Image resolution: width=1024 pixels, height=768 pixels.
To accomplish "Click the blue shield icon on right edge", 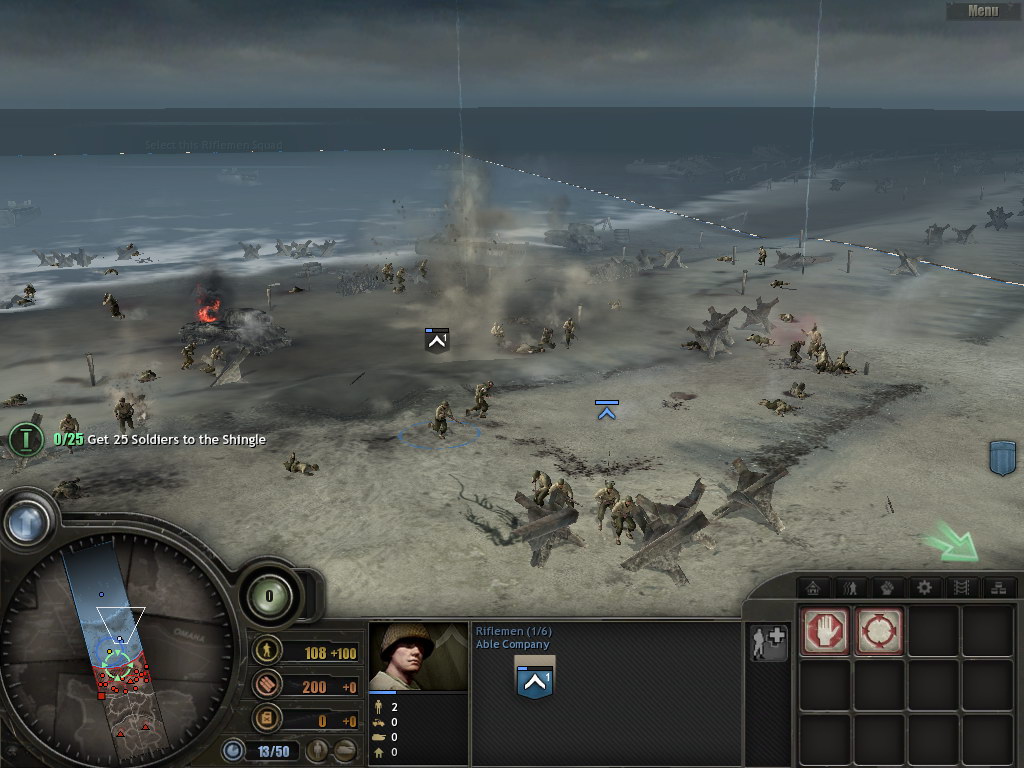I will (x=1002, y=457).
